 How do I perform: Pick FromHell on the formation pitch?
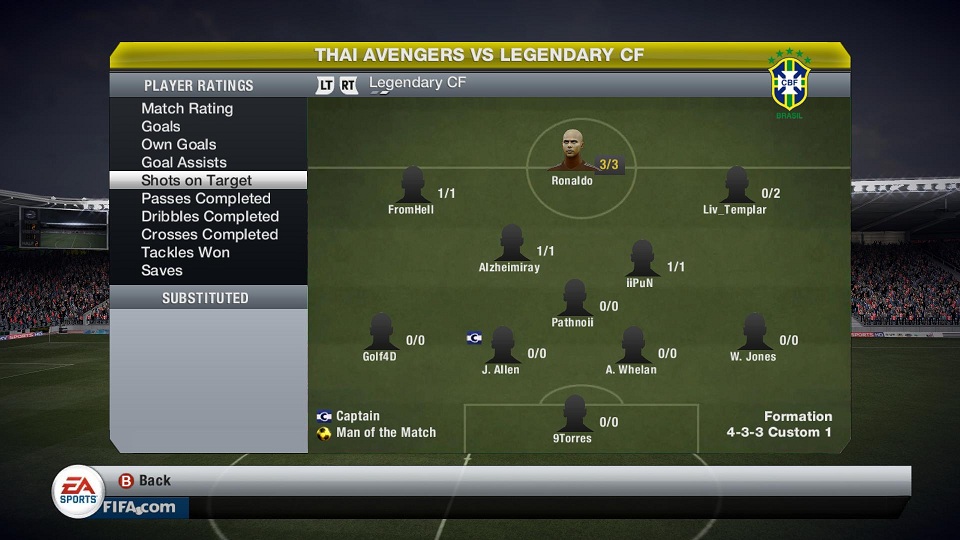[x=412, y=186]
